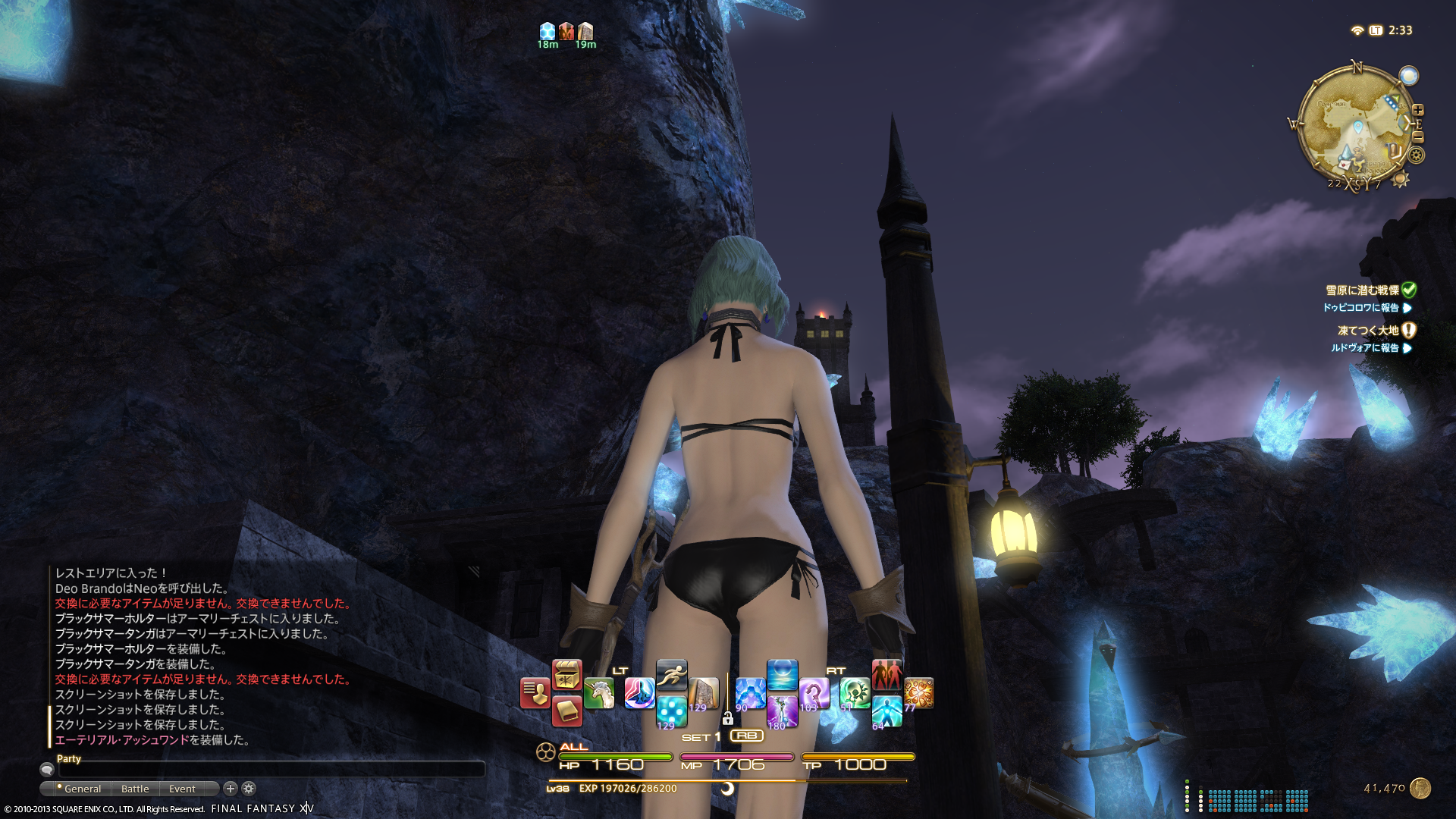The height and width of the screenshot is (819, 1456).
Task: Select the green leafy vine spell
Action: [x=855, y=692]
